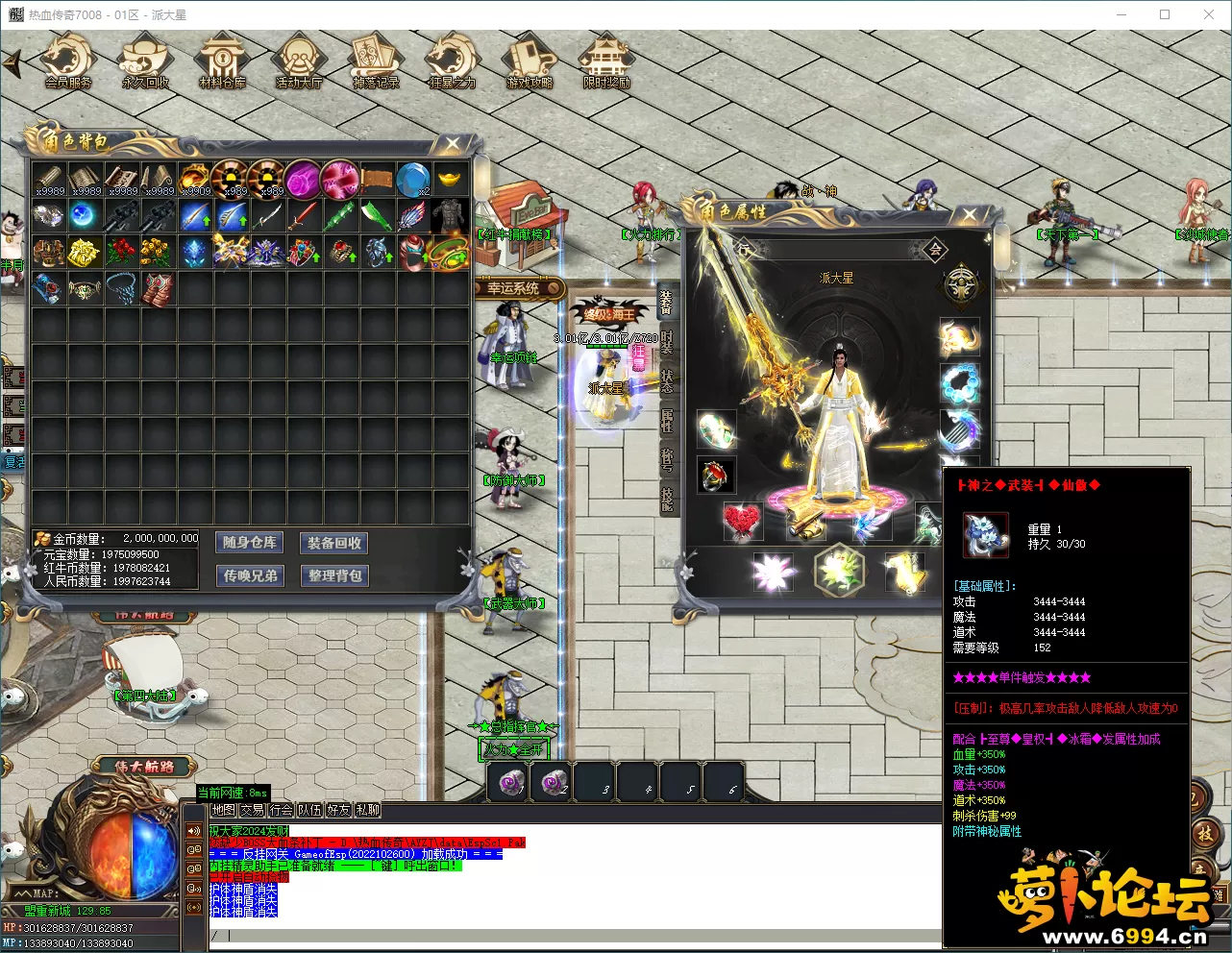1232x953 pixels.
Task: Show the 掉落记录 drop records
Action: point(376,61)
